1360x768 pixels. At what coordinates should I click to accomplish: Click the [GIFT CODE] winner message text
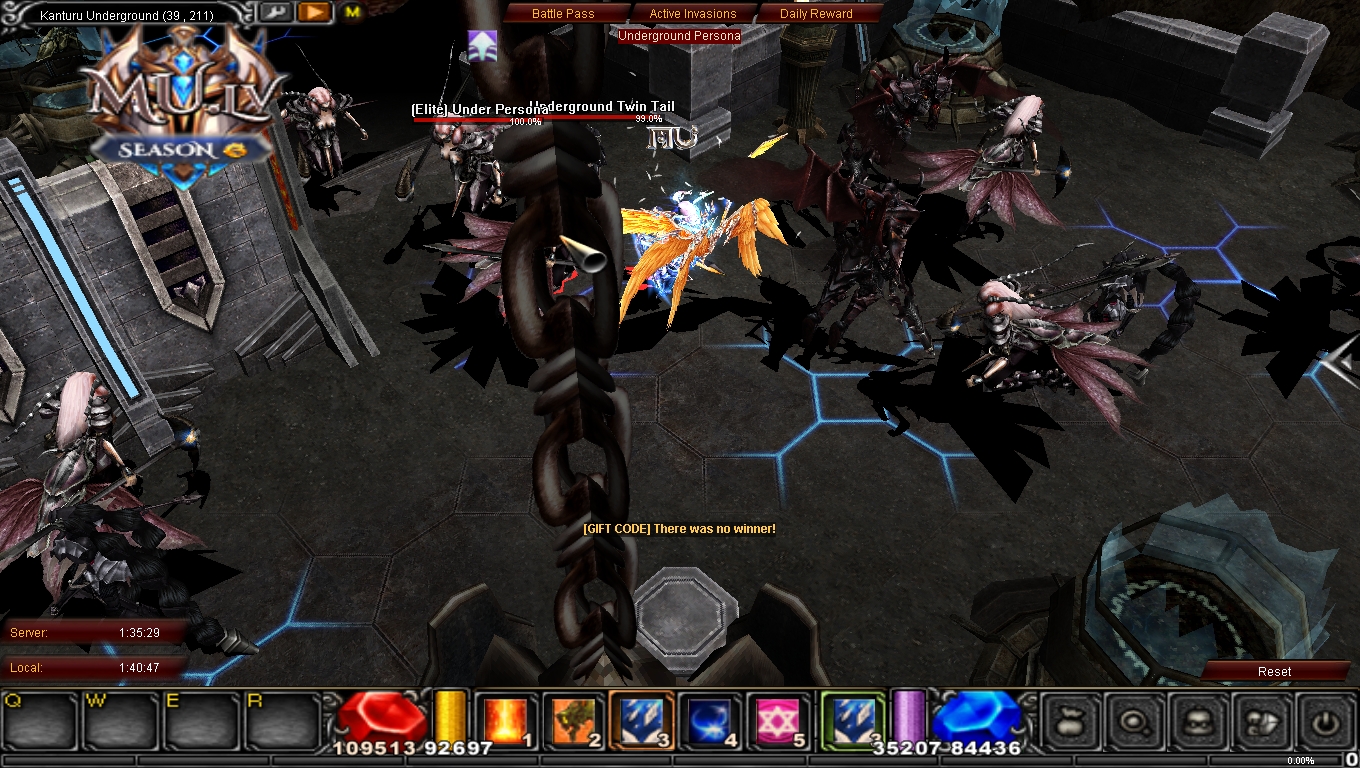pyautogui.click(x=678, y=529)
